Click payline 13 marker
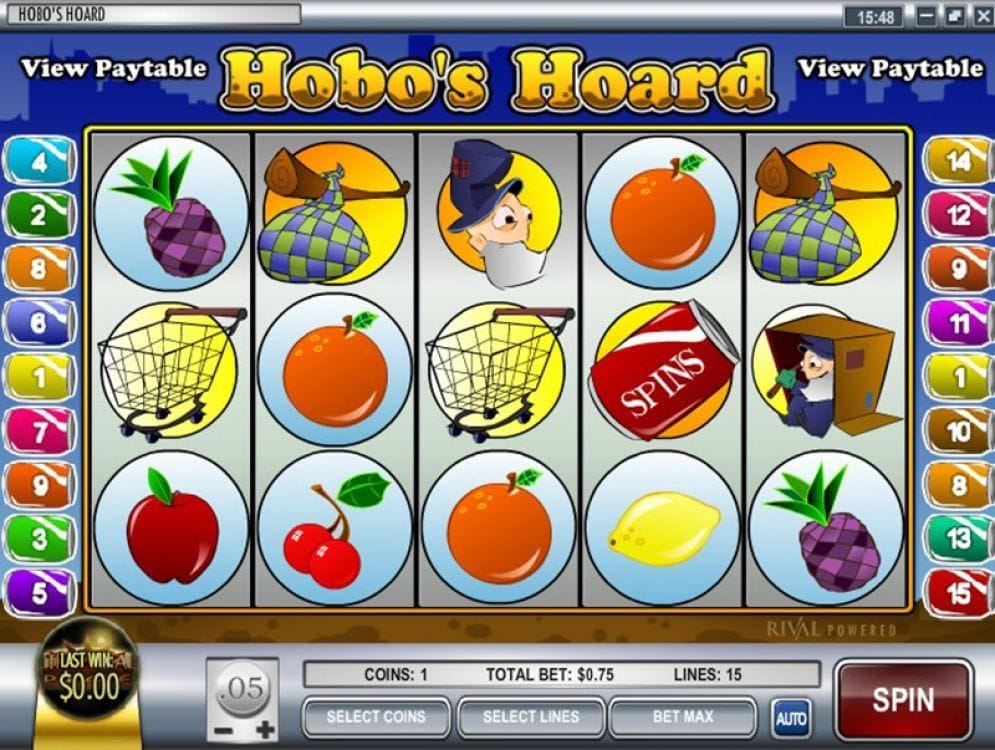Viewport: 995px width, 750px height. point(958,539)
